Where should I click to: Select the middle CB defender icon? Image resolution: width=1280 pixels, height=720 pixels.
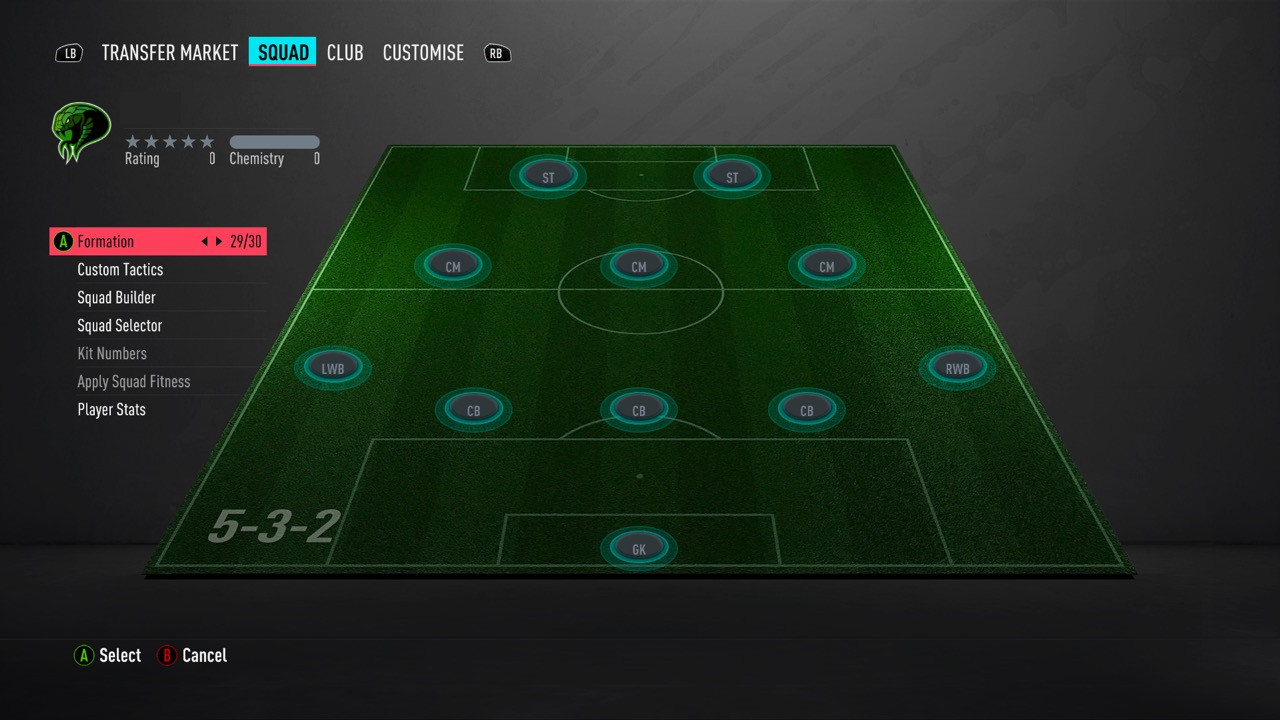click(639, 409)
